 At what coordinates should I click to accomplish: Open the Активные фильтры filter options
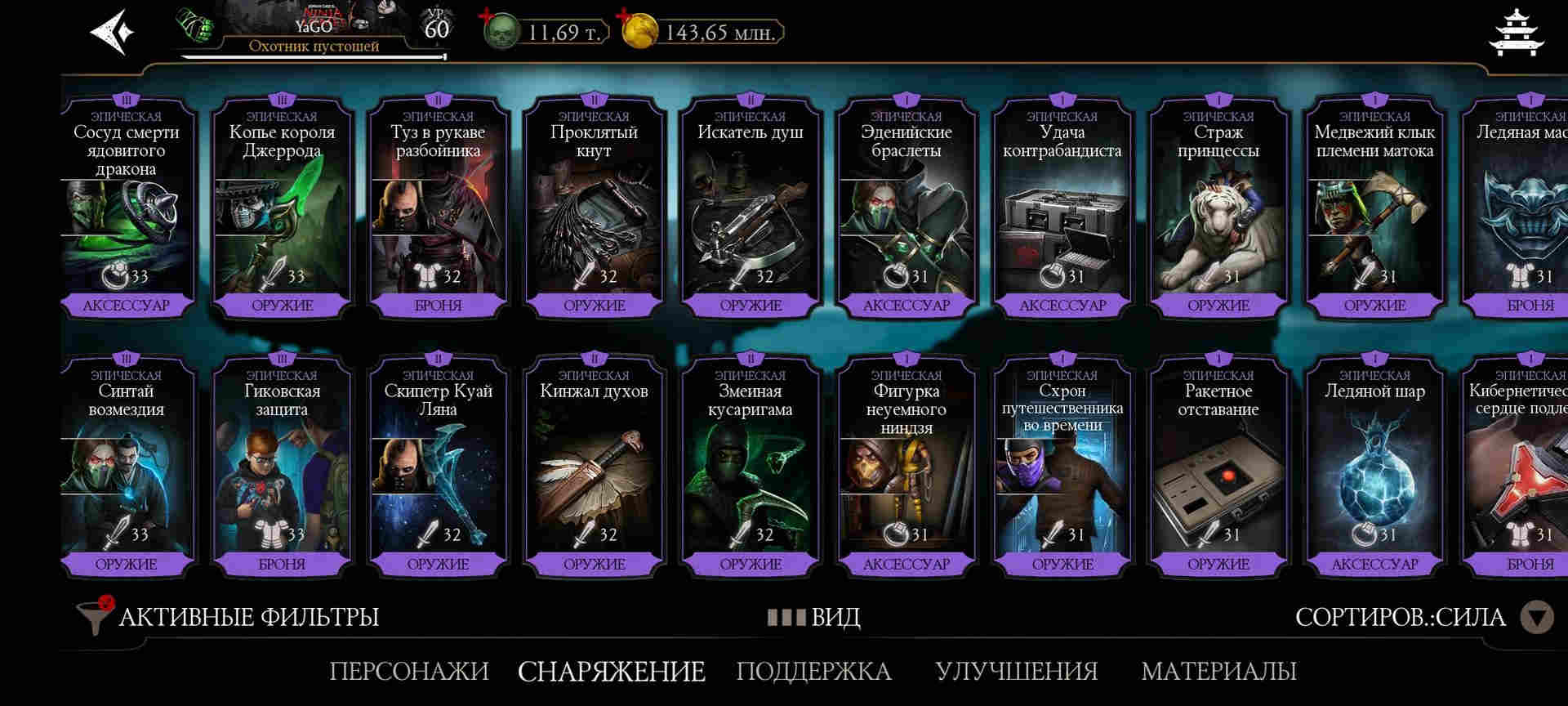(x=229, y=617)
